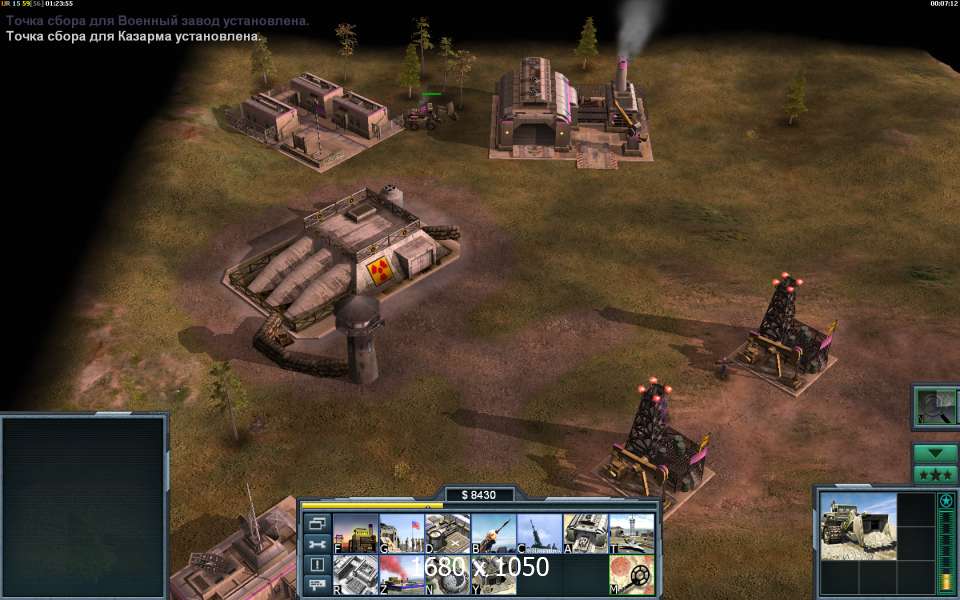
Task: Select the bulldozer unit portrait
Action: (858, 525)
